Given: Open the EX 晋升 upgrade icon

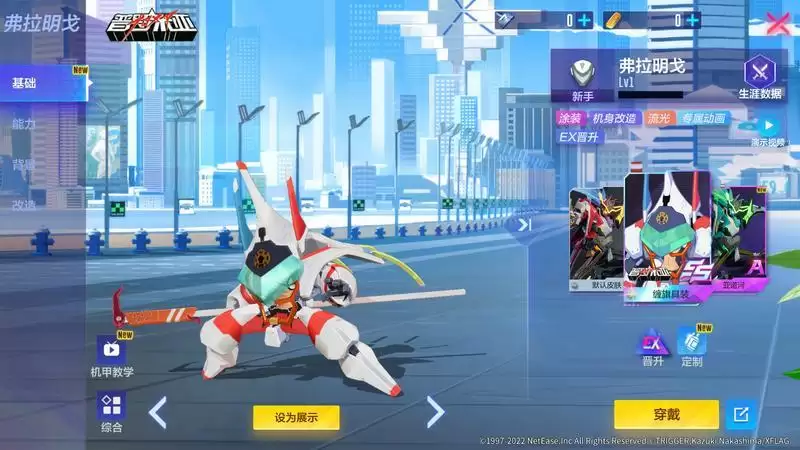Looking at the screenshot, I should (x=653, y=345).
